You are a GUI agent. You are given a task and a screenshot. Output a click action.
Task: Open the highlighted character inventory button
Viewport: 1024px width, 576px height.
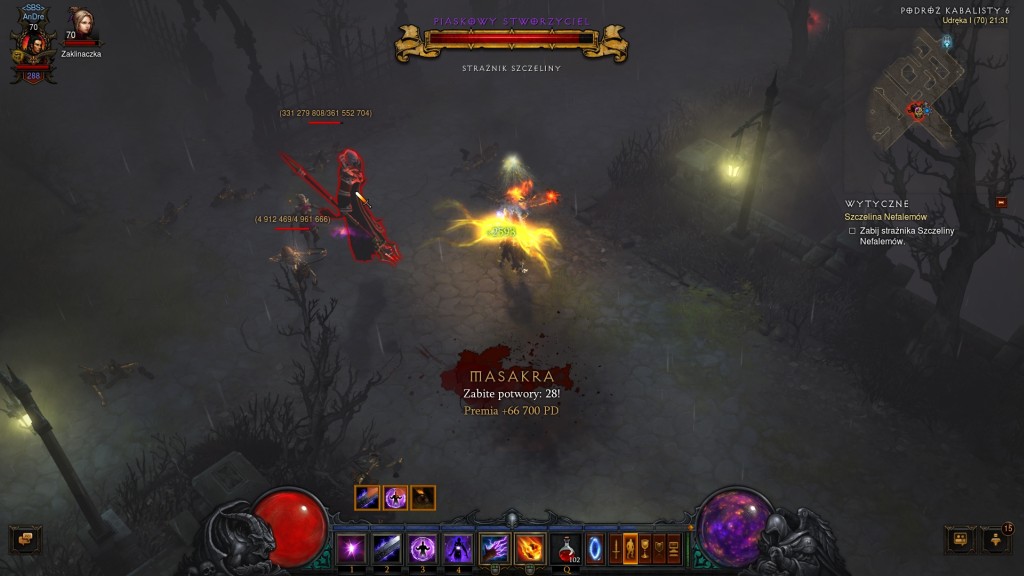tap(630, 548)
